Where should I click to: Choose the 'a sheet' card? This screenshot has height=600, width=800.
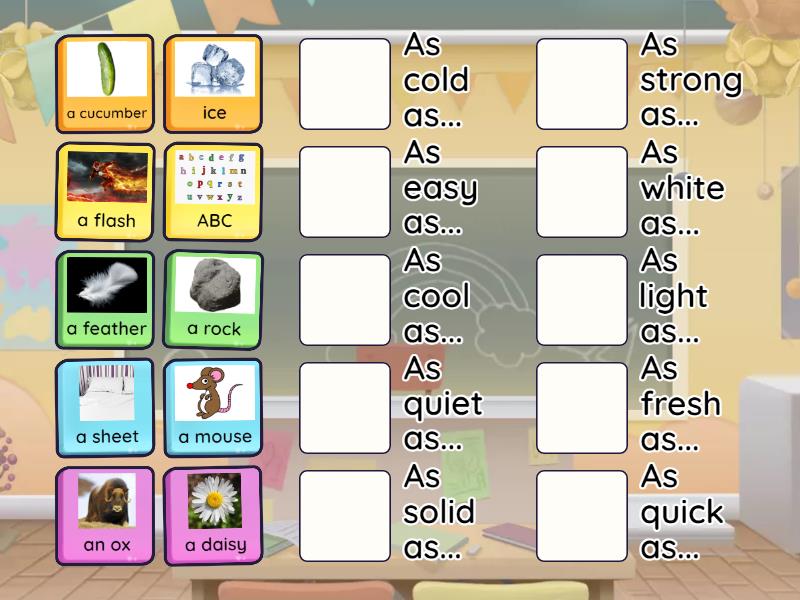(x=106, y=407)
